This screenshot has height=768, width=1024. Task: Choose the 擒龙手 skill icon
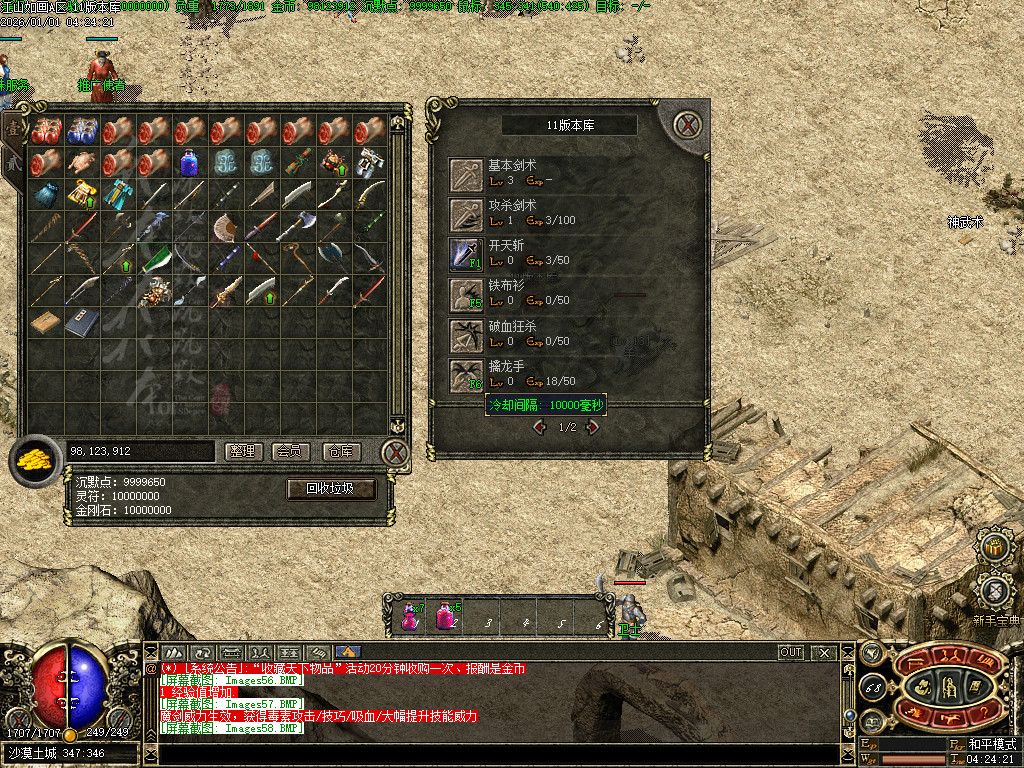pos(466,376)
